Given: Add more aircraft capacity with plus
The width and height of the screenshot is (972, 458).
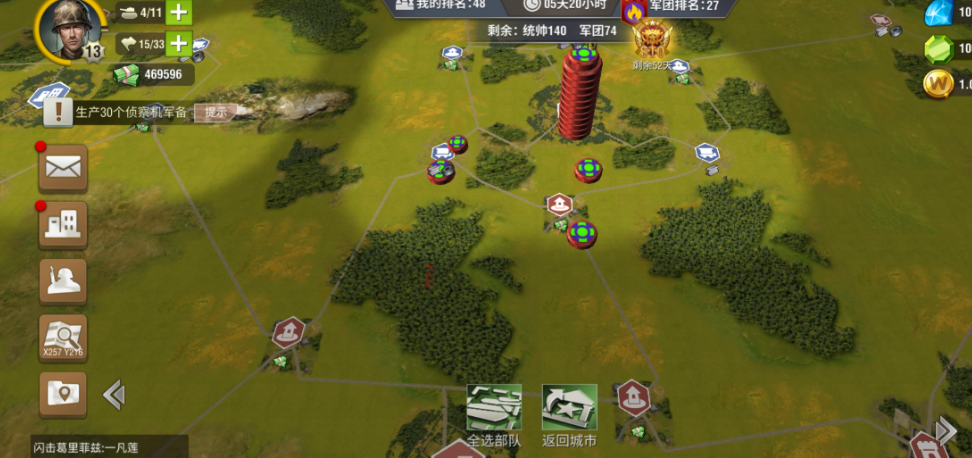Looking at the screenshot, I should (179, 44).
